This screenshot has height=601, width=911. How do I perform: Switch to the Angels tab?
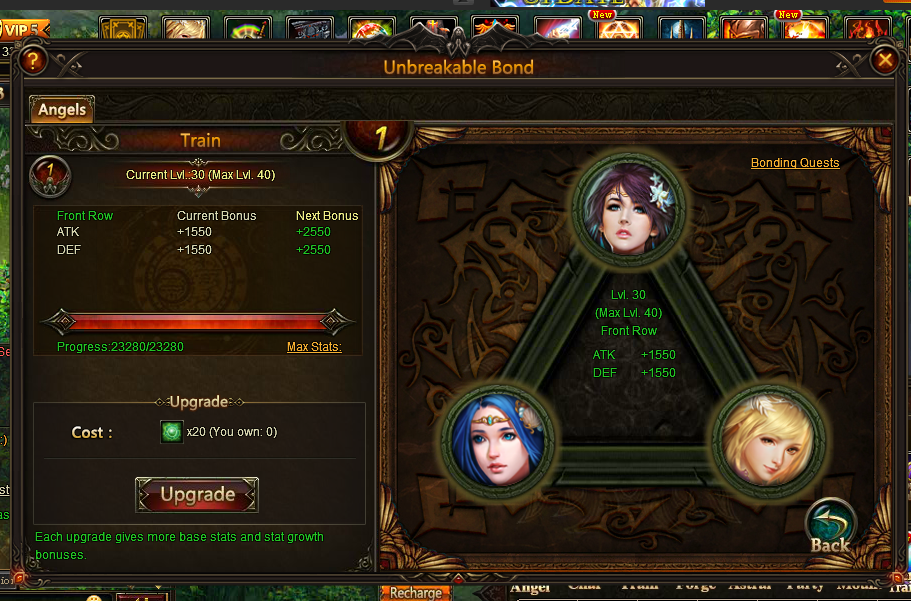(62, 110)
